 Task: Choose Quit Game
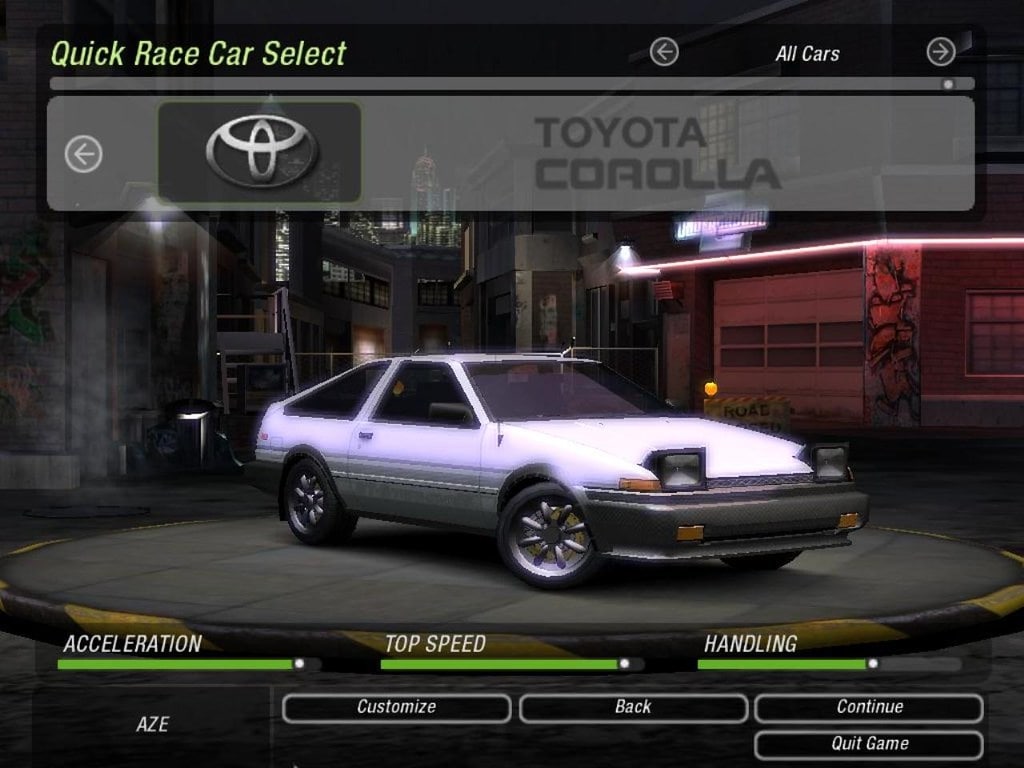(x=869, y=744)
